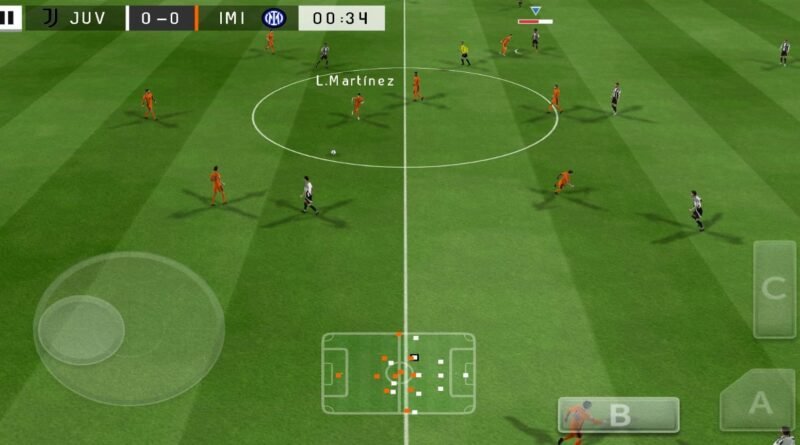800x445 pixels.
Task: Pause the match with the pause button
Action: pyautogui.click(x=9, y=17)
